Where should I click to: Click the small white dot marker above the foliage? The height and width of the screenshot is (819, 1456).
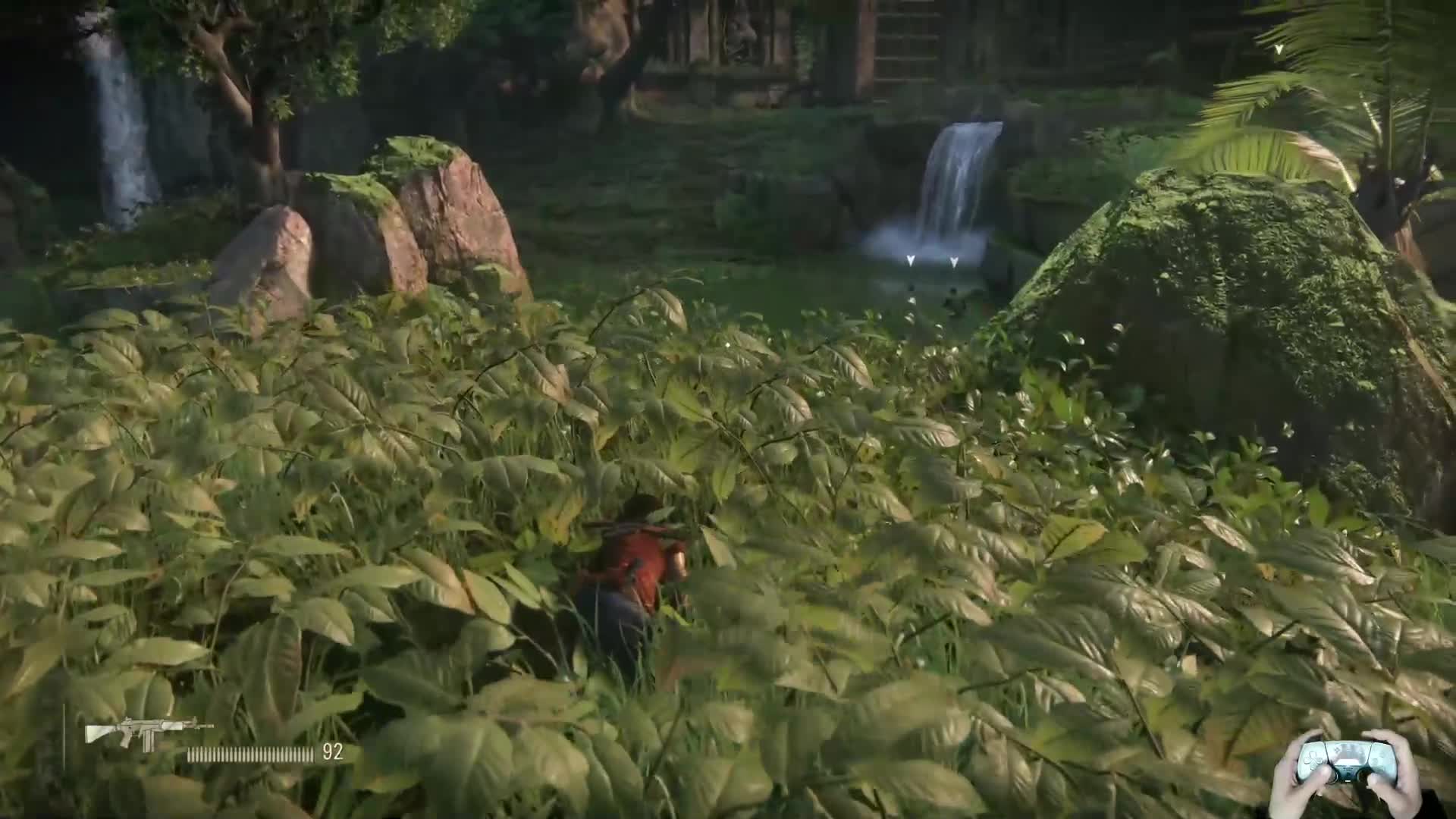coord(912,300)
